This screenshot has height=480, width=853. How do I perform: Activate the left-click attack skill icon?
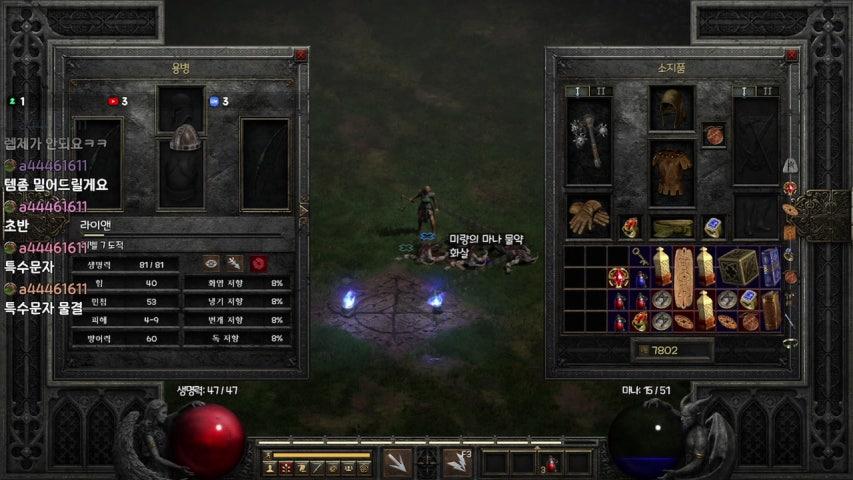[x=396, y=462]
